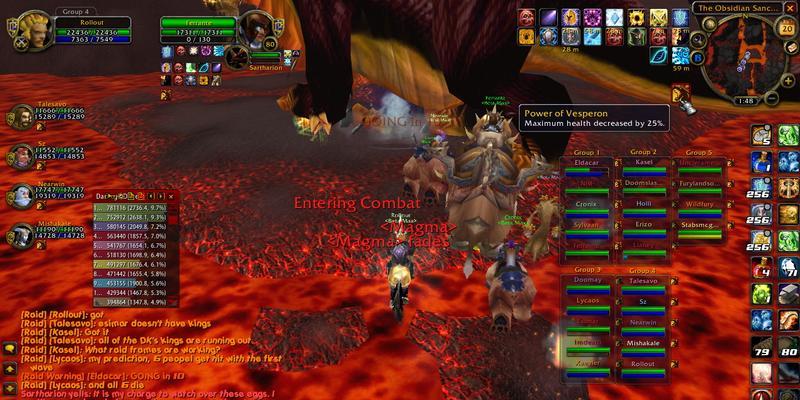This screenshot has height=400, width=800.
Task: Open the chat menu speech bubble button
Action: pos(9,348)
